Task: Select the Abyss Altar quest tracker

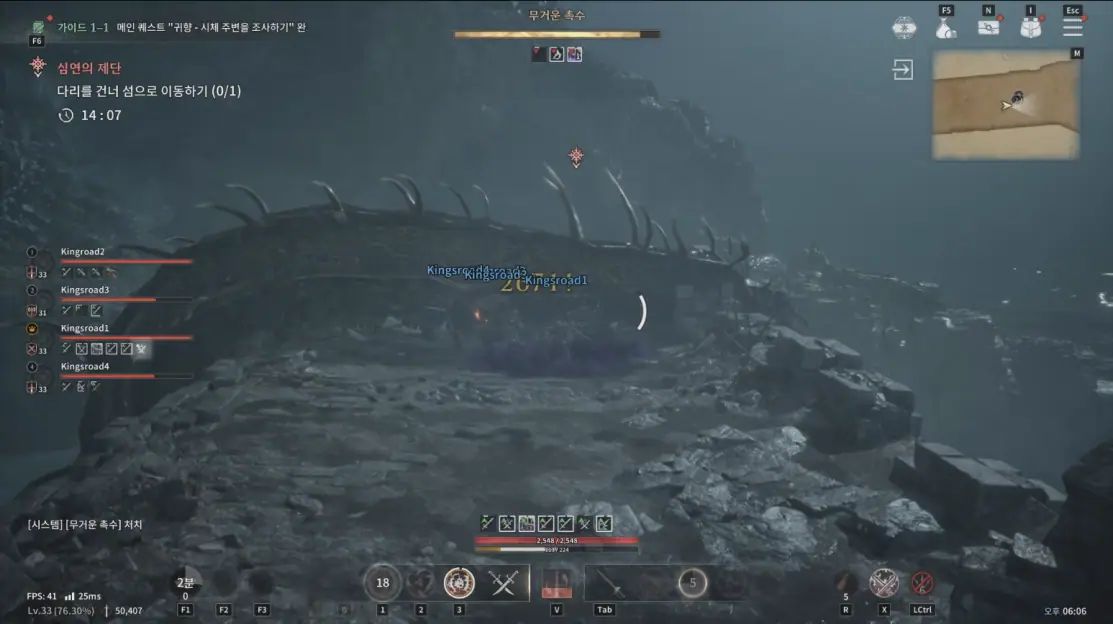Action: point(90,67)
